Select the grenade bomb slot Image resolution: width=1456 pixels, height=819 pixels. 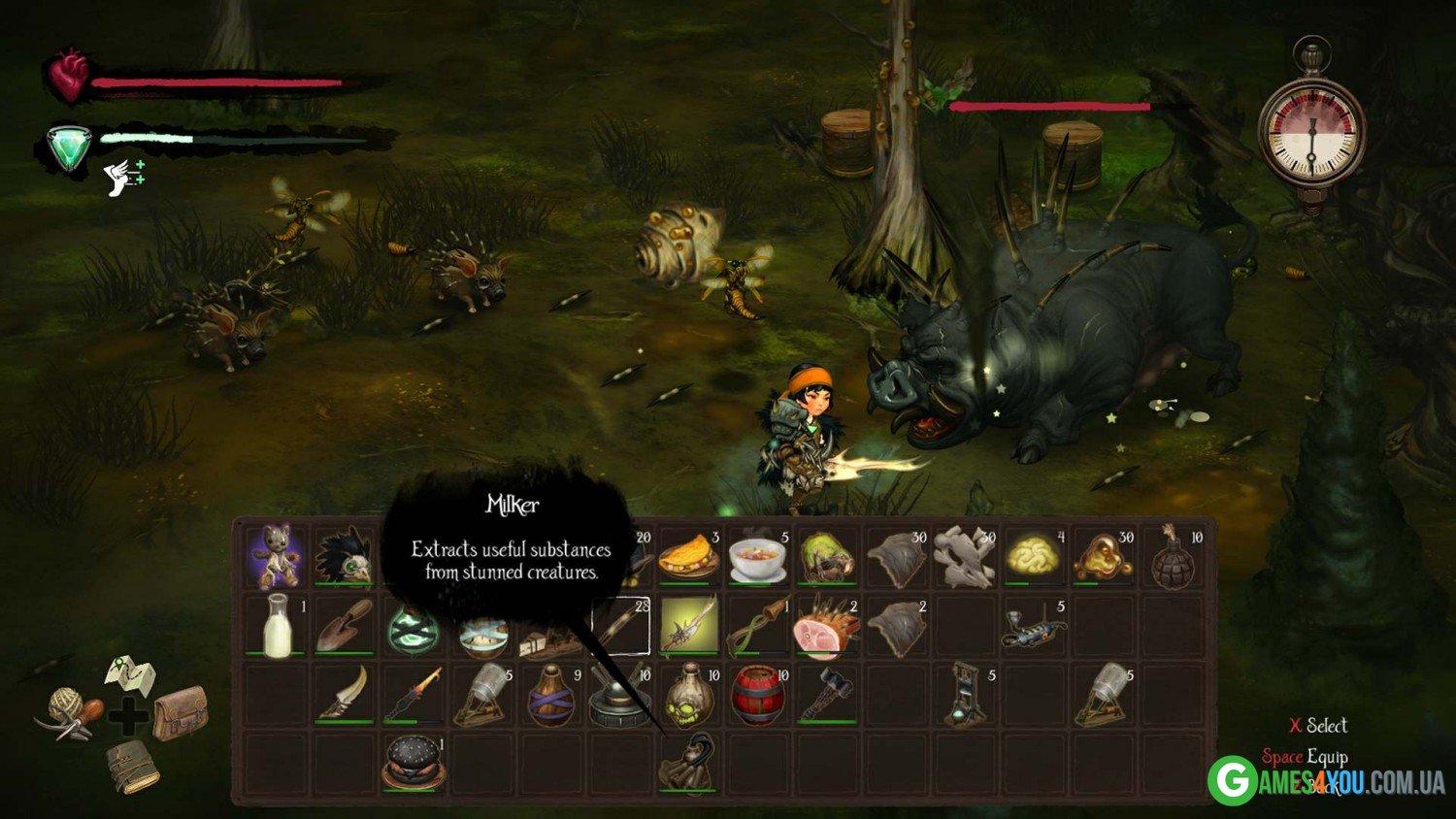coord(1173,557)
